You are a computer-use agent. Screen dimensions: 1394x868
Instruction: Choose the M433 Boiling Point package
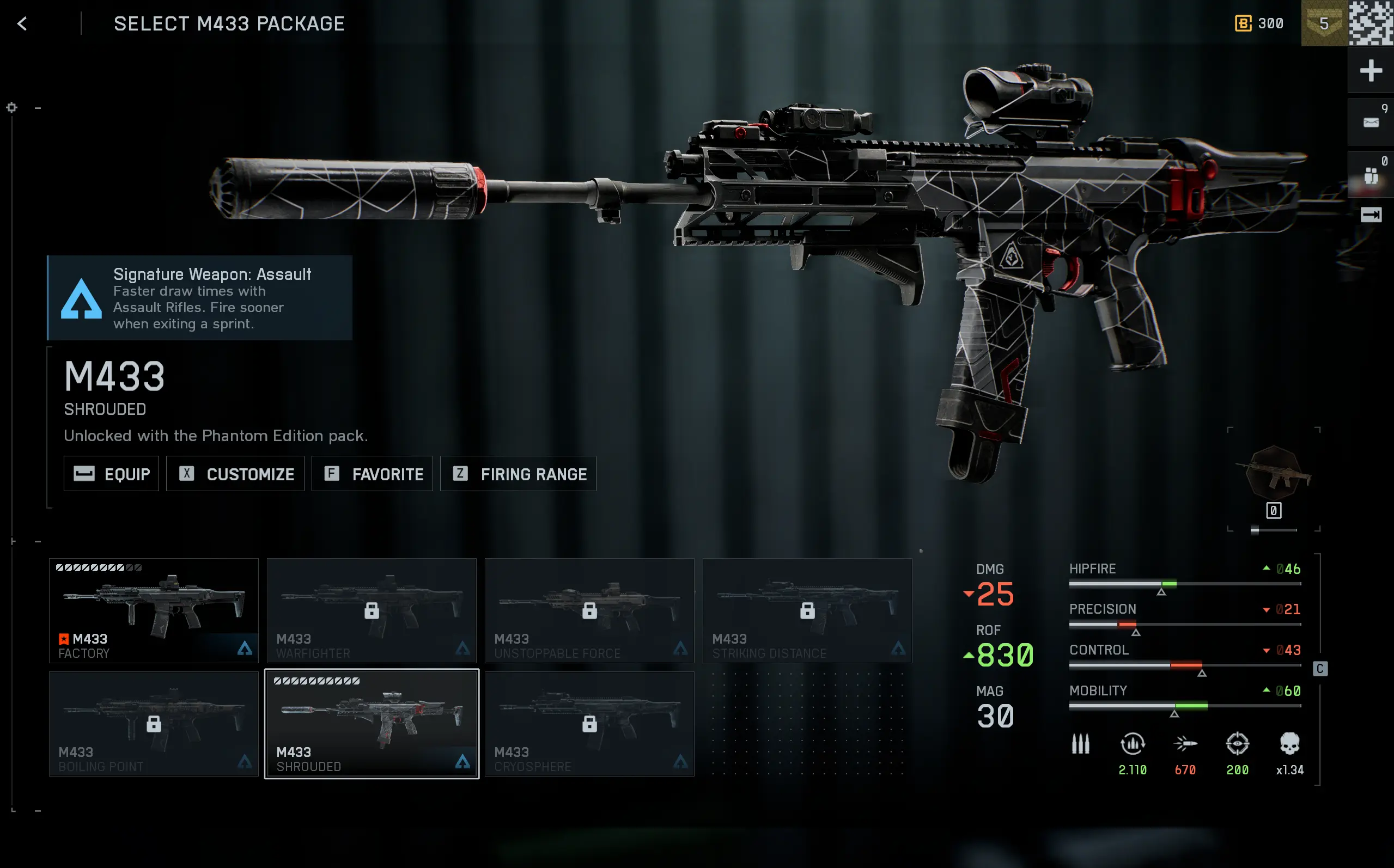154,723
